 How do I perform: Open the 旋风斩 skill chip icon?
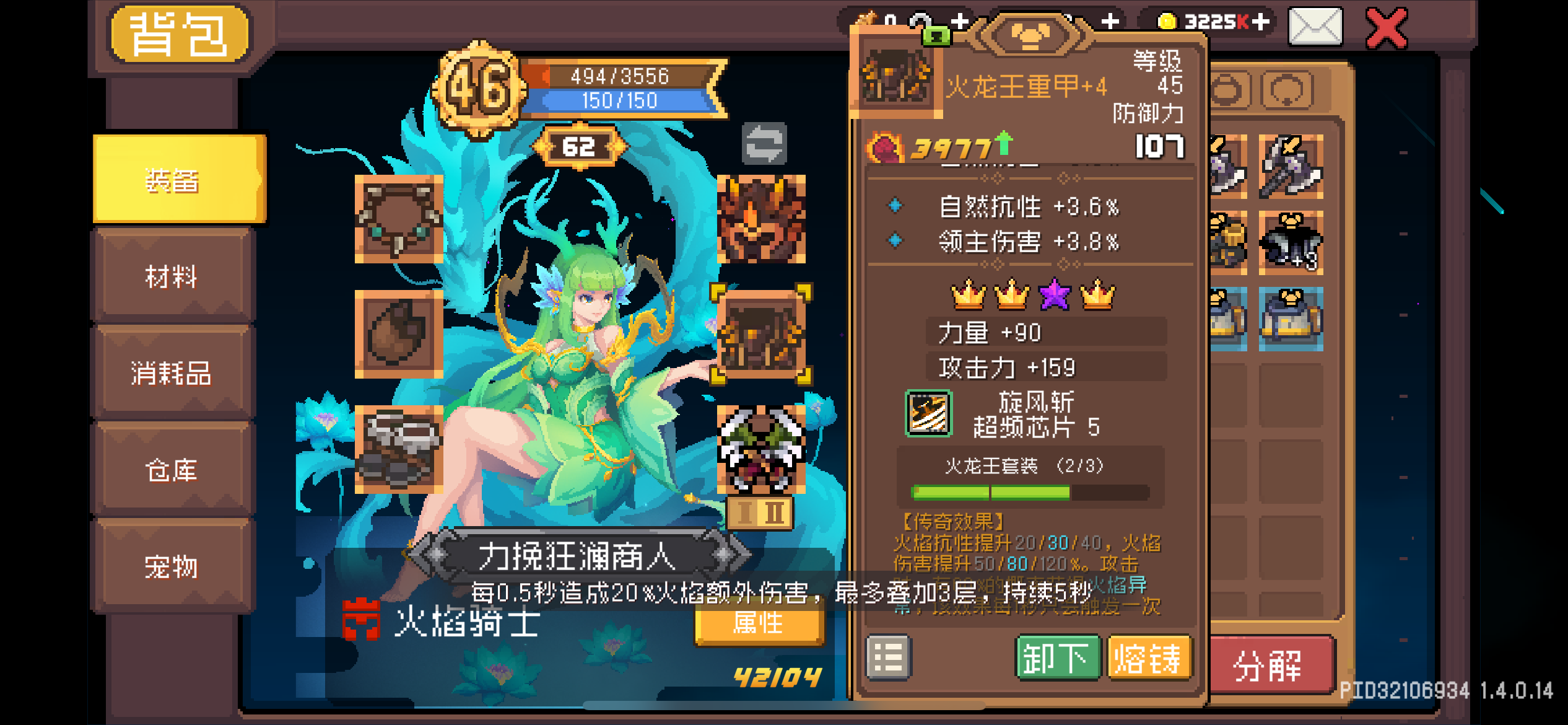(927, 414)
